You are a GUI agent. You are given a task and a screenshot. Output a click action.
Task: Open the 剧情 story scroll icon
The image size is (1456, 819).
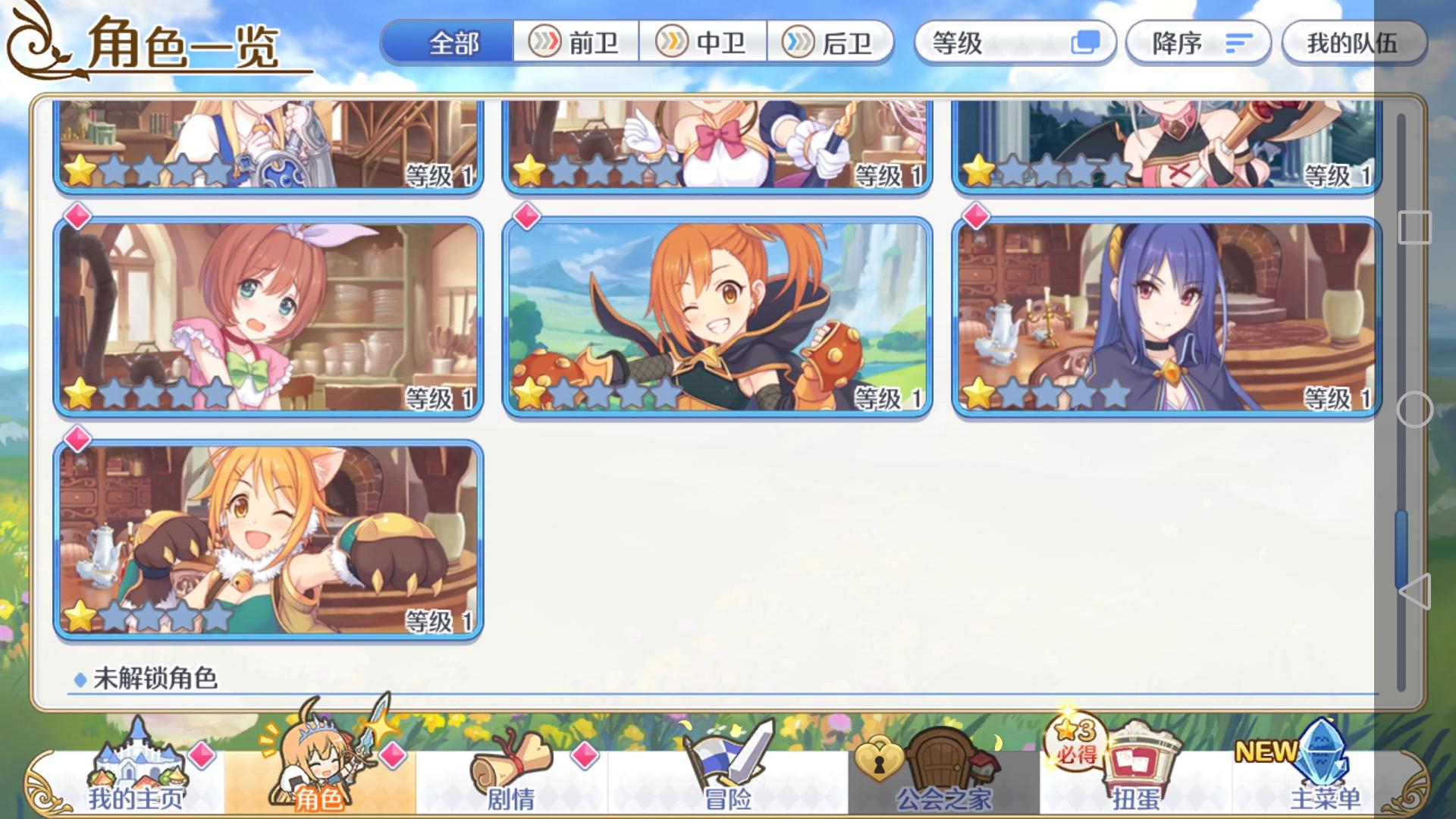(513, 770)
